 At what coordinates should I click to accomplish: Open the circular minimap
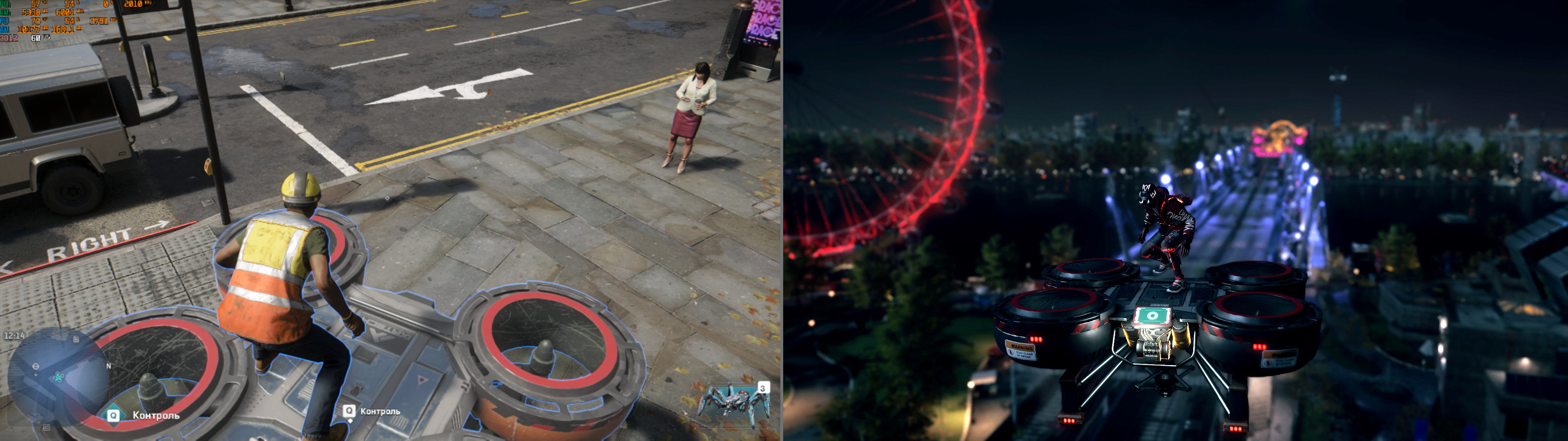click(58, 377)
